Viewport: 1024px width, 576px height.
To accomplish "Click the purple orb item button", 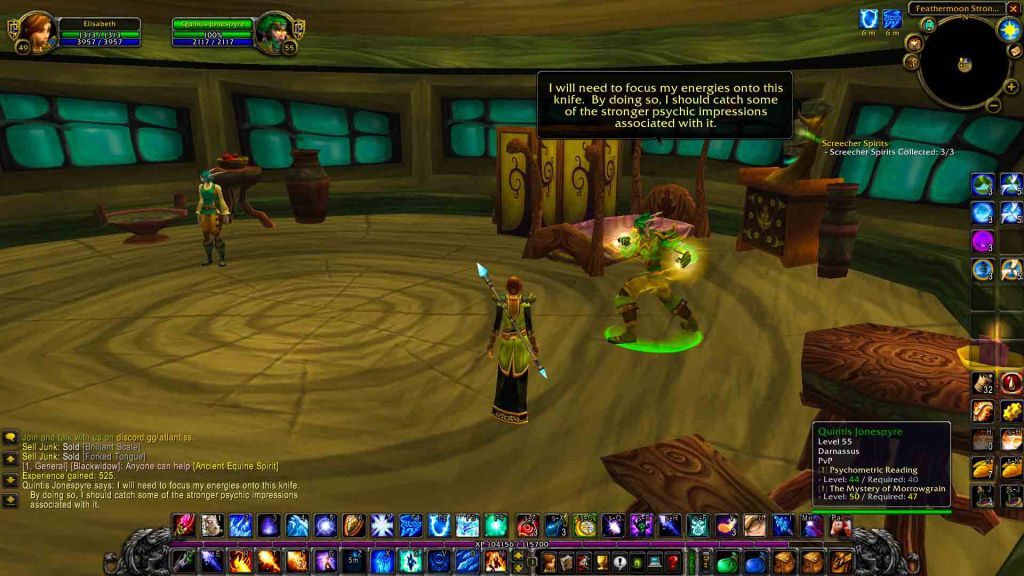I will [982, 241].
